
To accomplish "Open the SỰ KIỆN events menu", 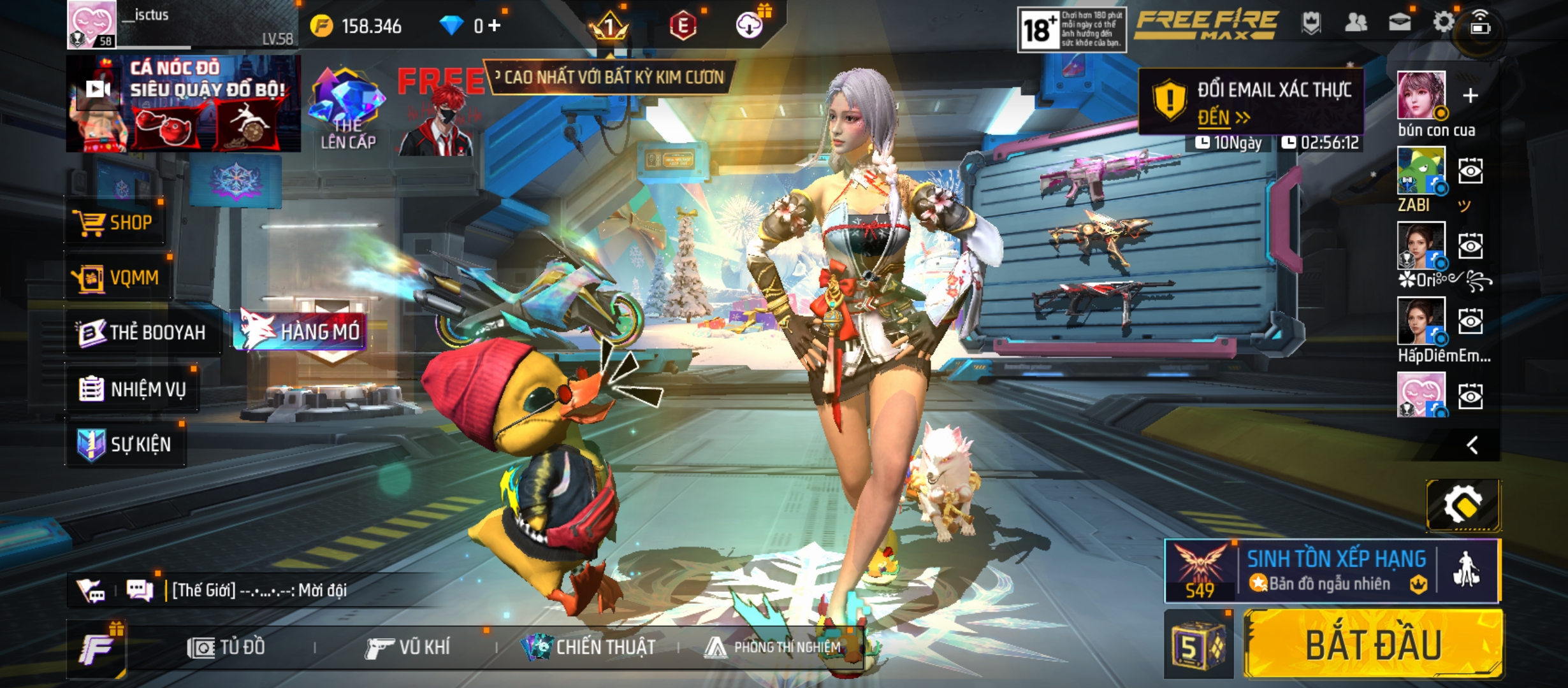I will click(x=126, y=444).
